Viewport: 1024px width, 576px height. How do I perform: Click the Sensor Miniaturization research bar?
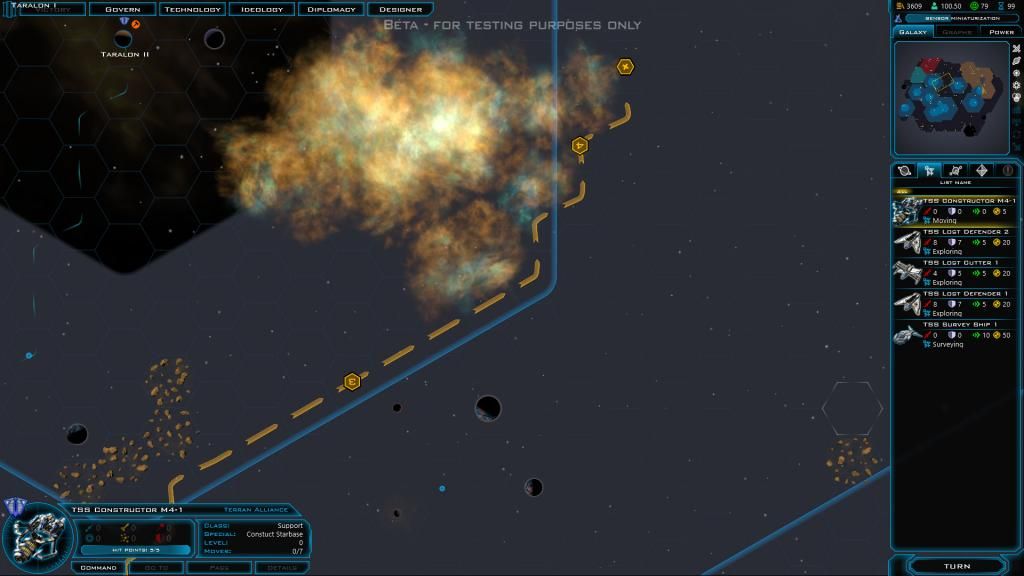point(955,18)
